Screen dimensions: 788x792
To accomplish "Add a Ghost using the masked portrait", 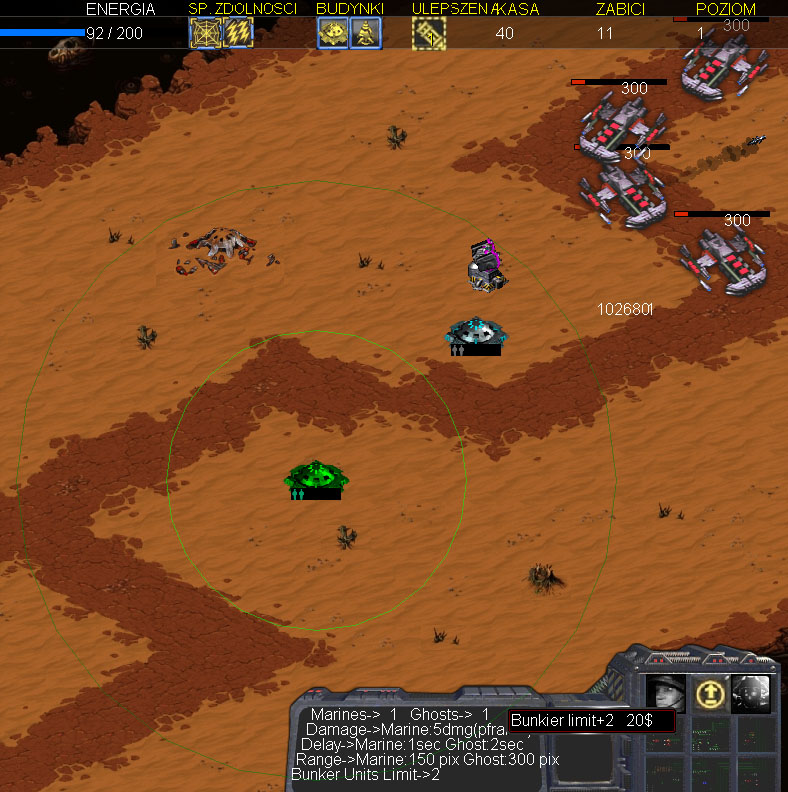I will pyautogui.click(x=750, y=693).
